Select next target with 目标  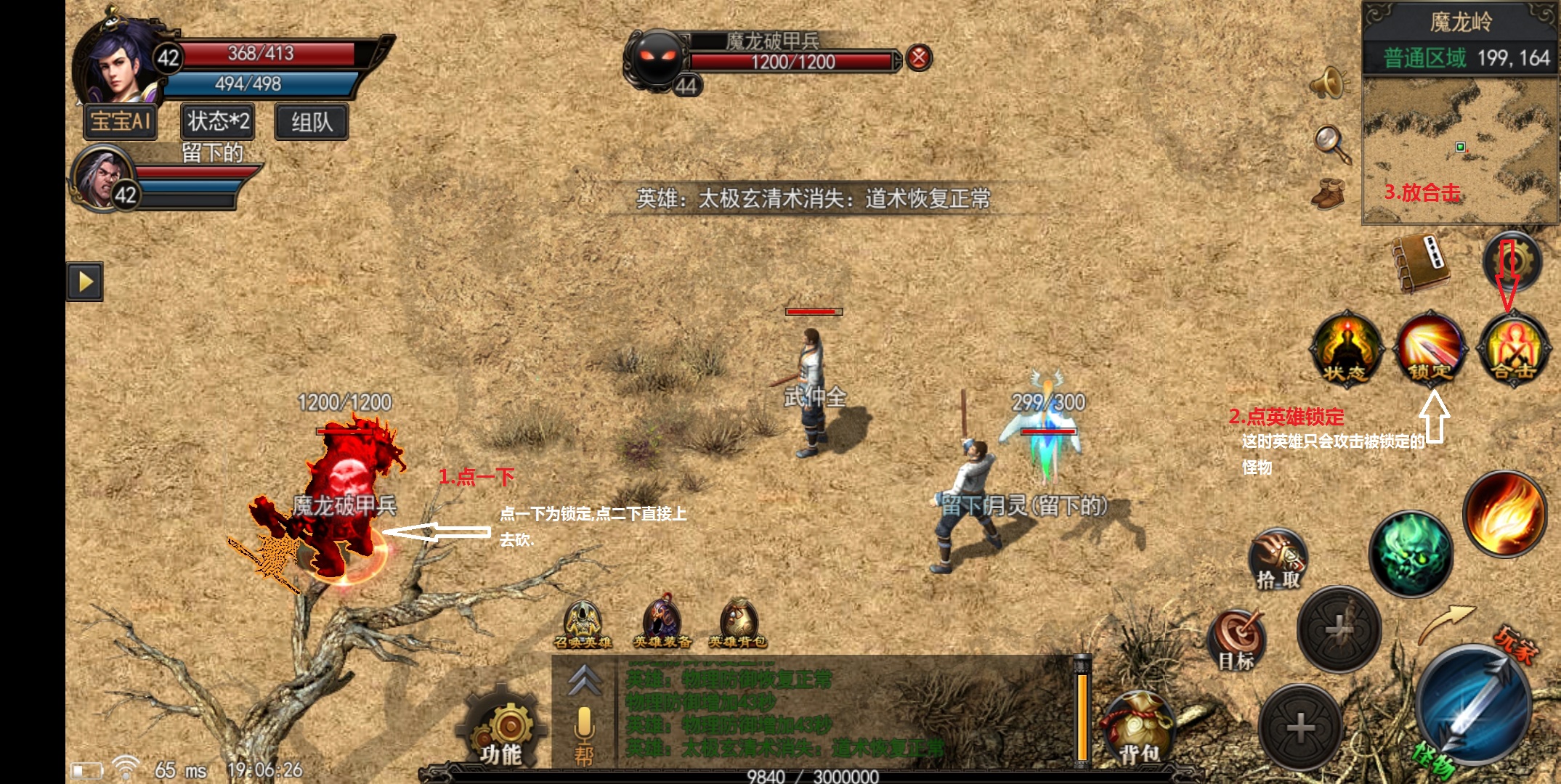click(x=1237, y=640)
